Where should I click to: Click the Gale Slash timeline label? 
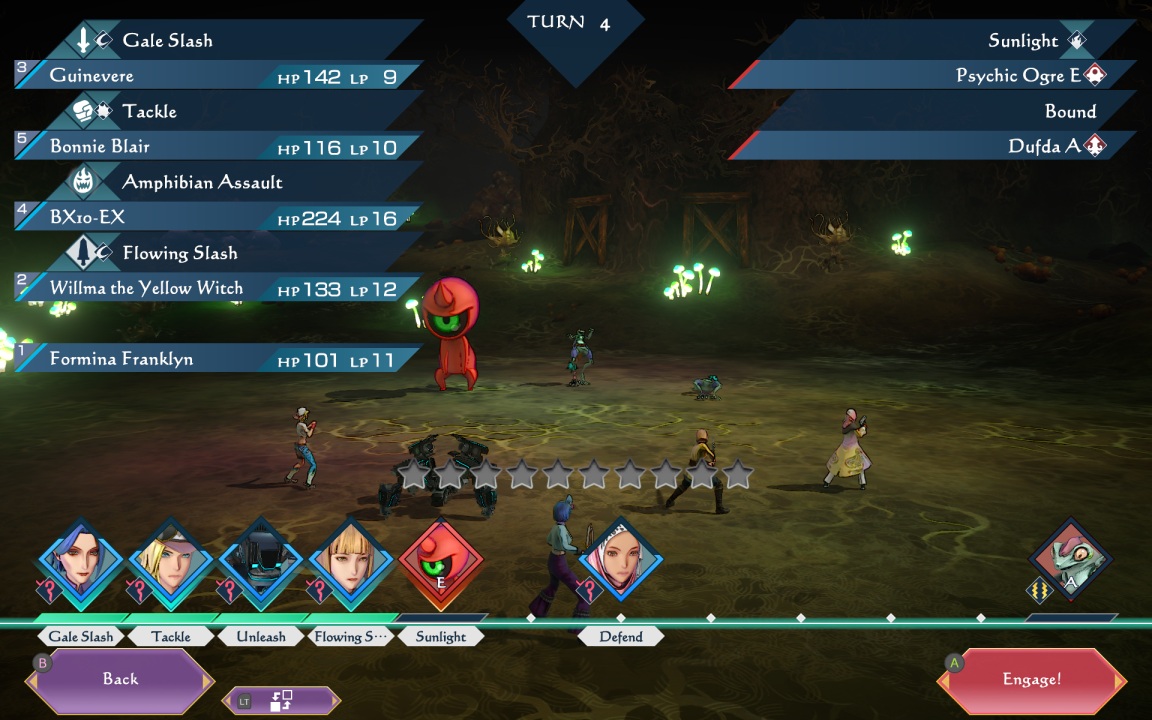[81, 637]
